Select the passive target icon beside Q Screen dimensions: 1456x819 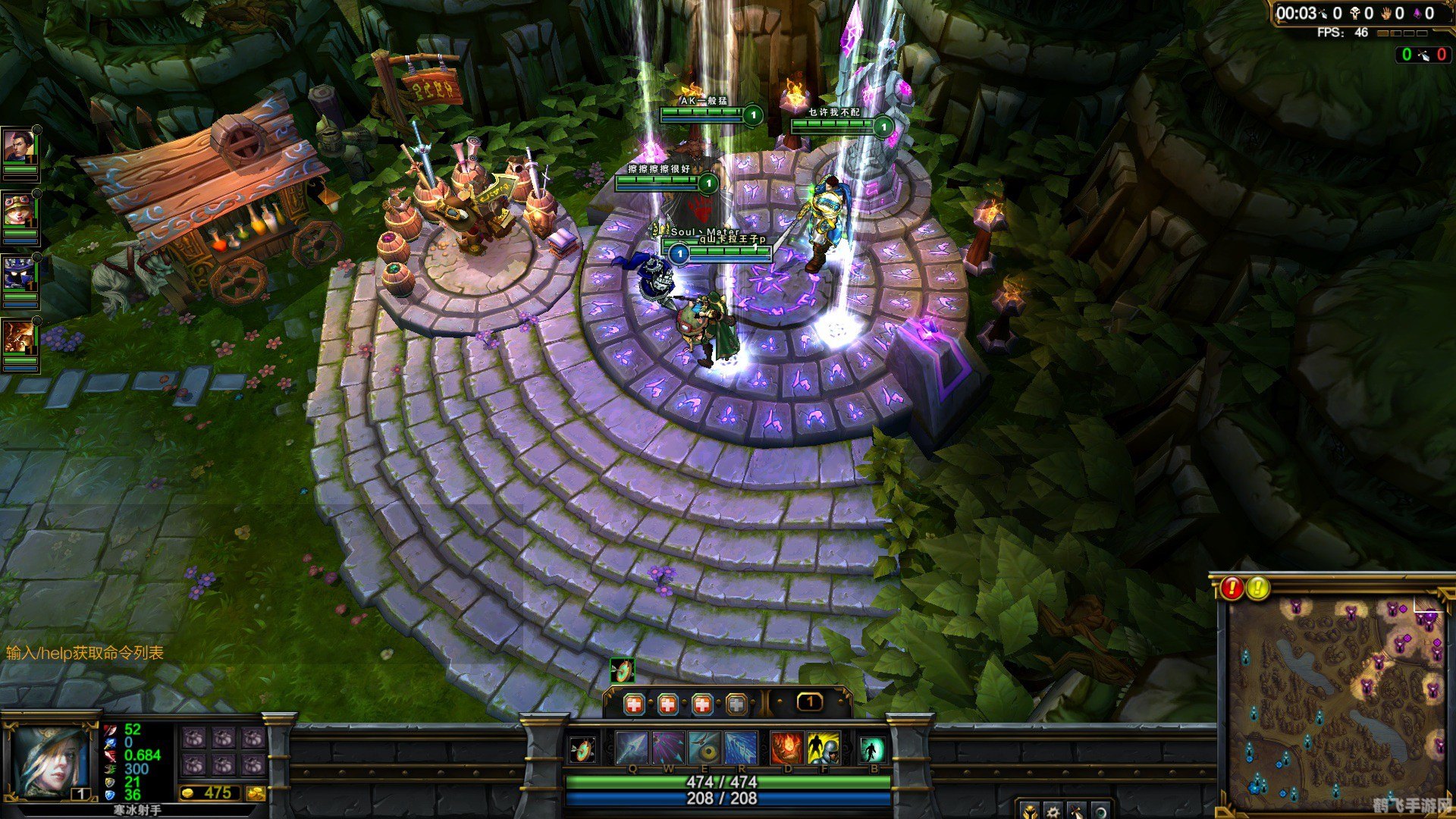582,750
